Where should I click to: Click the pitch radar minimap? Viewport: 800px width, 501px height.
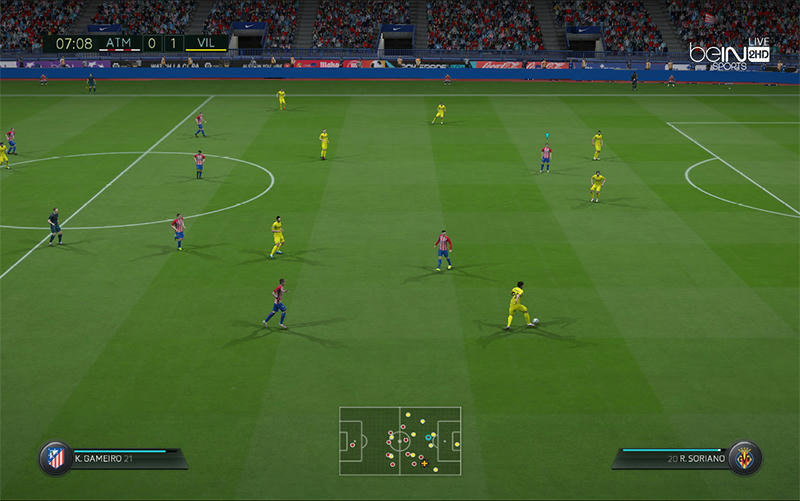pyautogui.click(x=400, y=440)
